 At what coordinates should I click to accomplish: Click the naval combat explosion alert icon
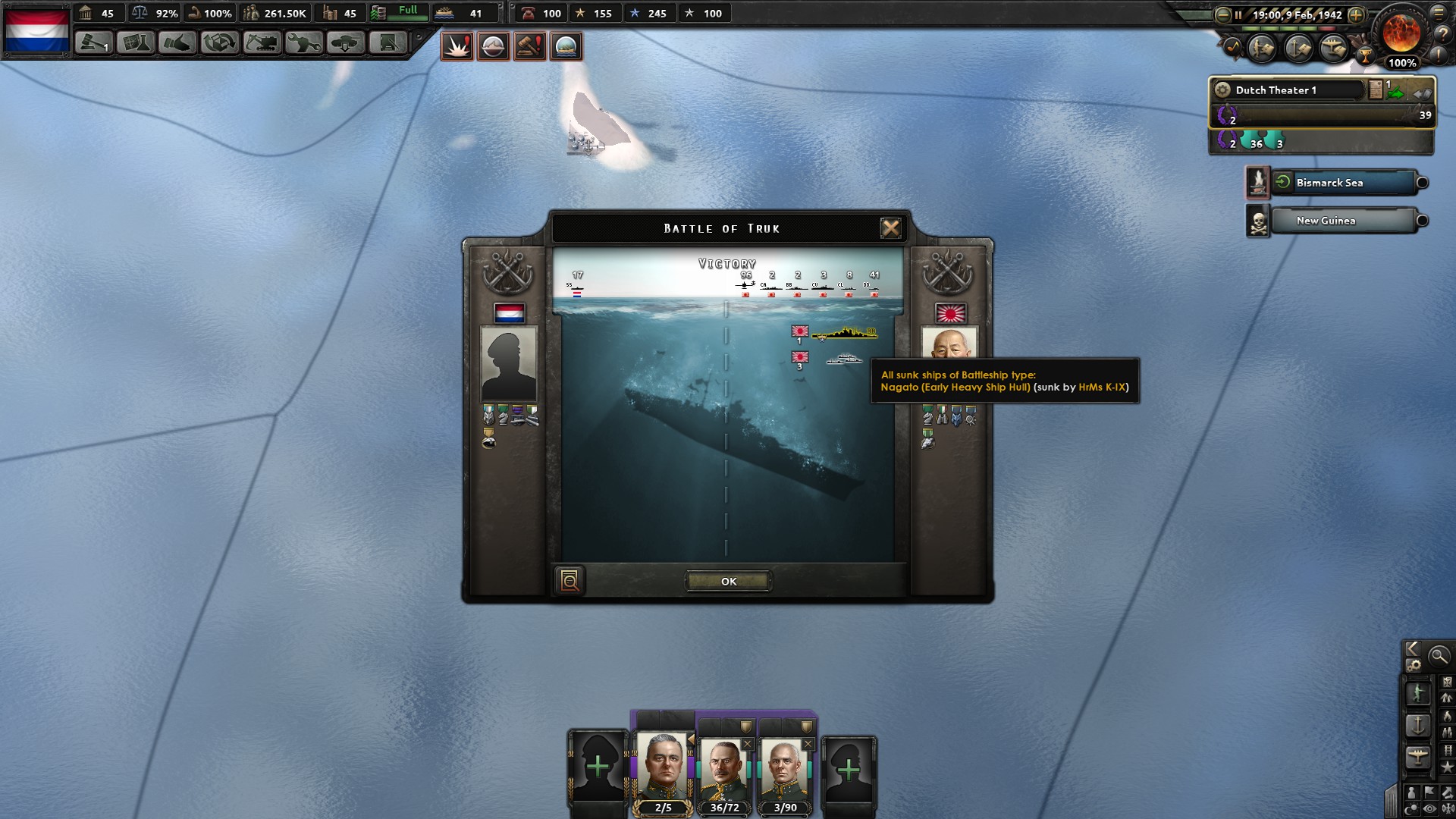[457, 46]
